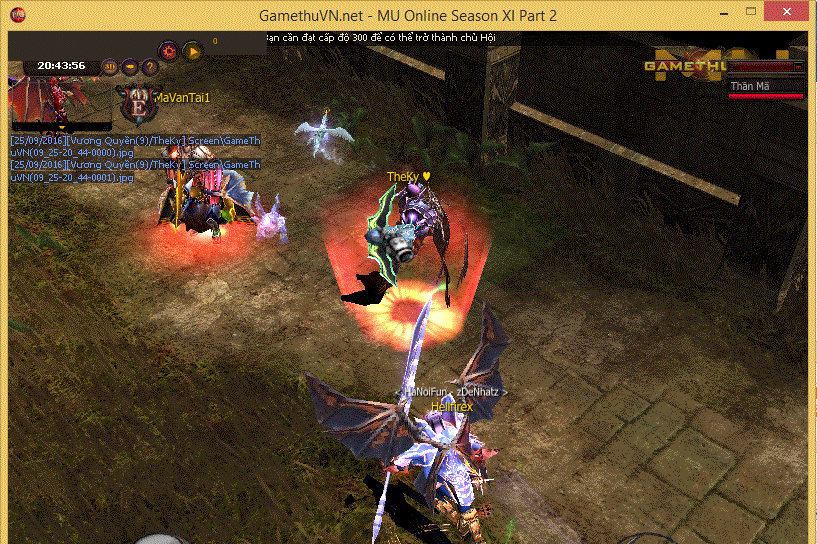Start auto-play with the yellow play arrow
Screen dimensions: 817x544
193,50
